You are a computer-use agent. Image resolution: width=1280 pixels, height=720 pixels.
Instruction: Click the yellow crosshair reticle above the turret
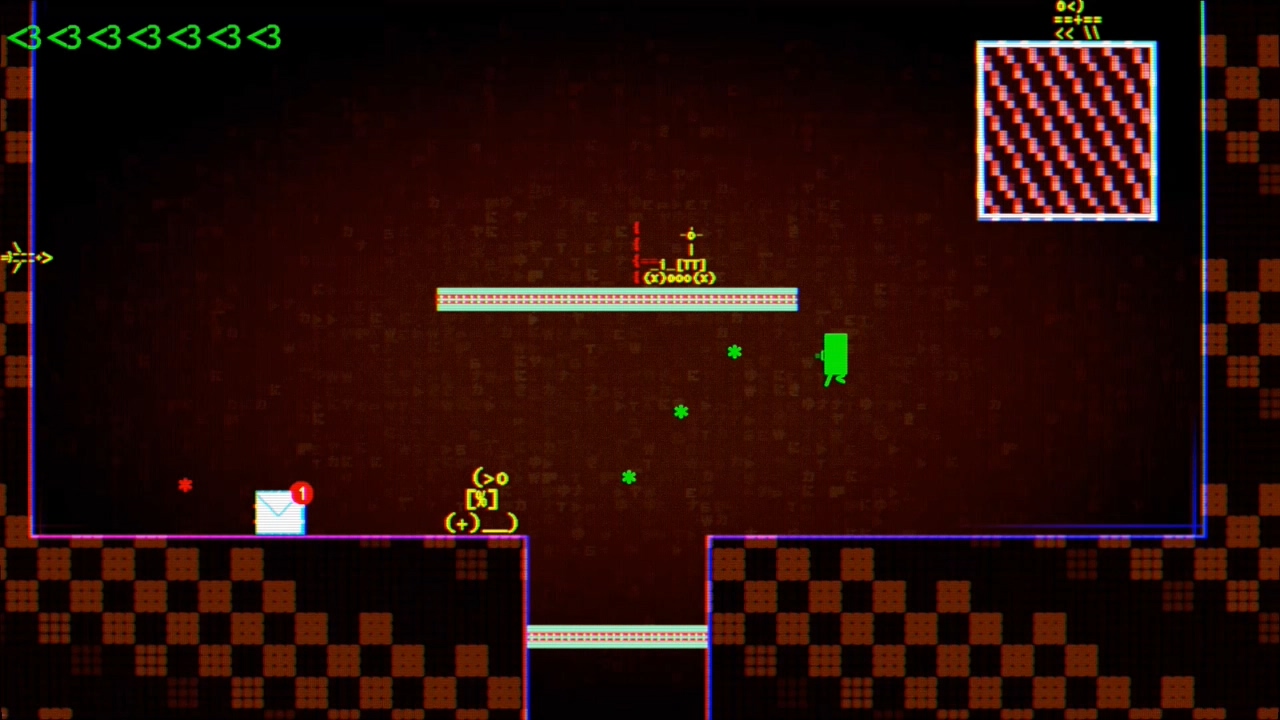click(691, 235)
